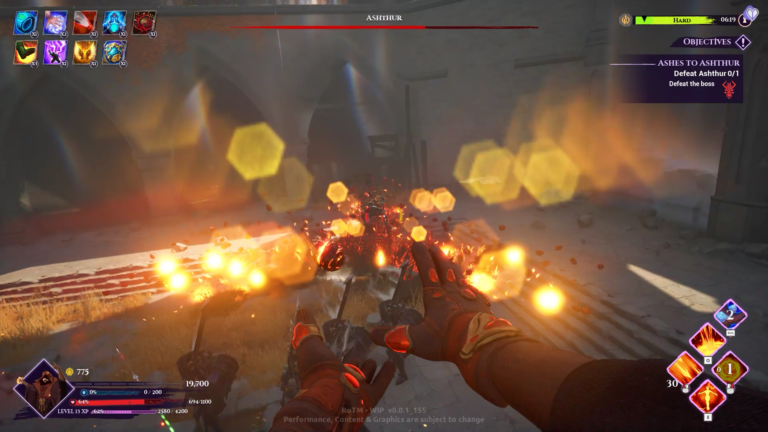Select the red tentacle swirl buff icon

click(x=145, y=22)
